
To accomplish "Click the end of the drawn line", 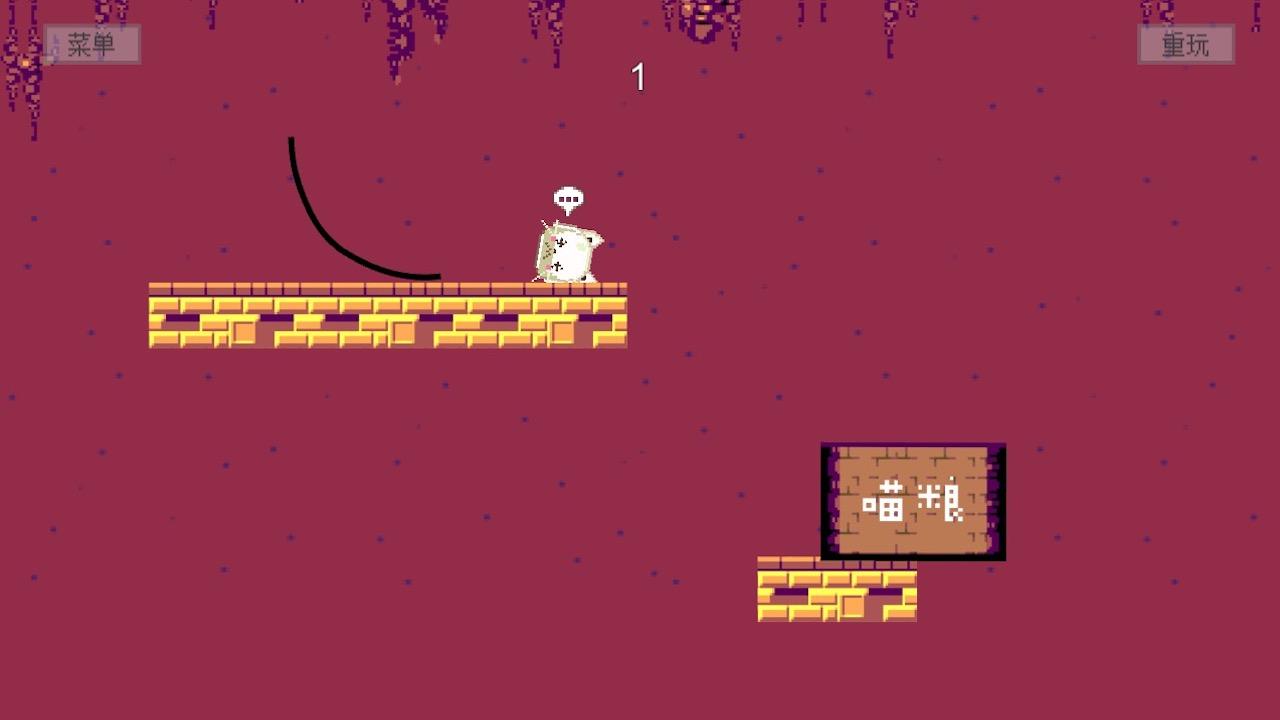I will tap(440, 275).
